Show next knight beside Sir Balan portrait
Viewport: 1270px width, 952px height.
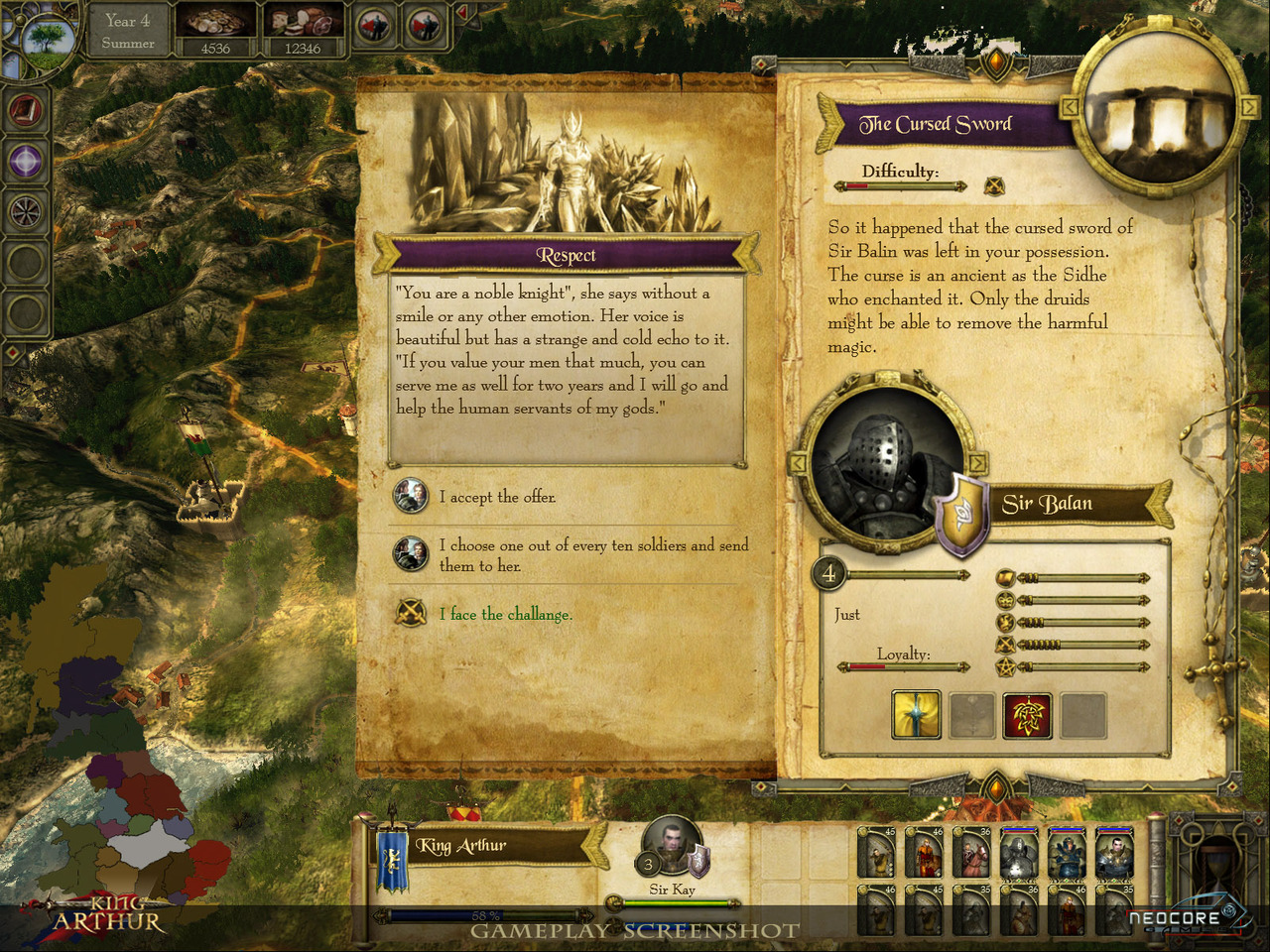977,463
